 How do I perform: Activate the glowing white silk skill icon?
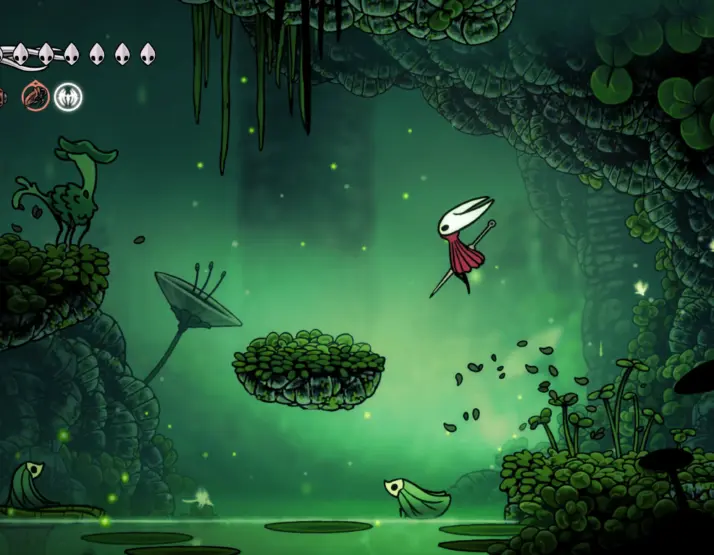click(68, 97)
